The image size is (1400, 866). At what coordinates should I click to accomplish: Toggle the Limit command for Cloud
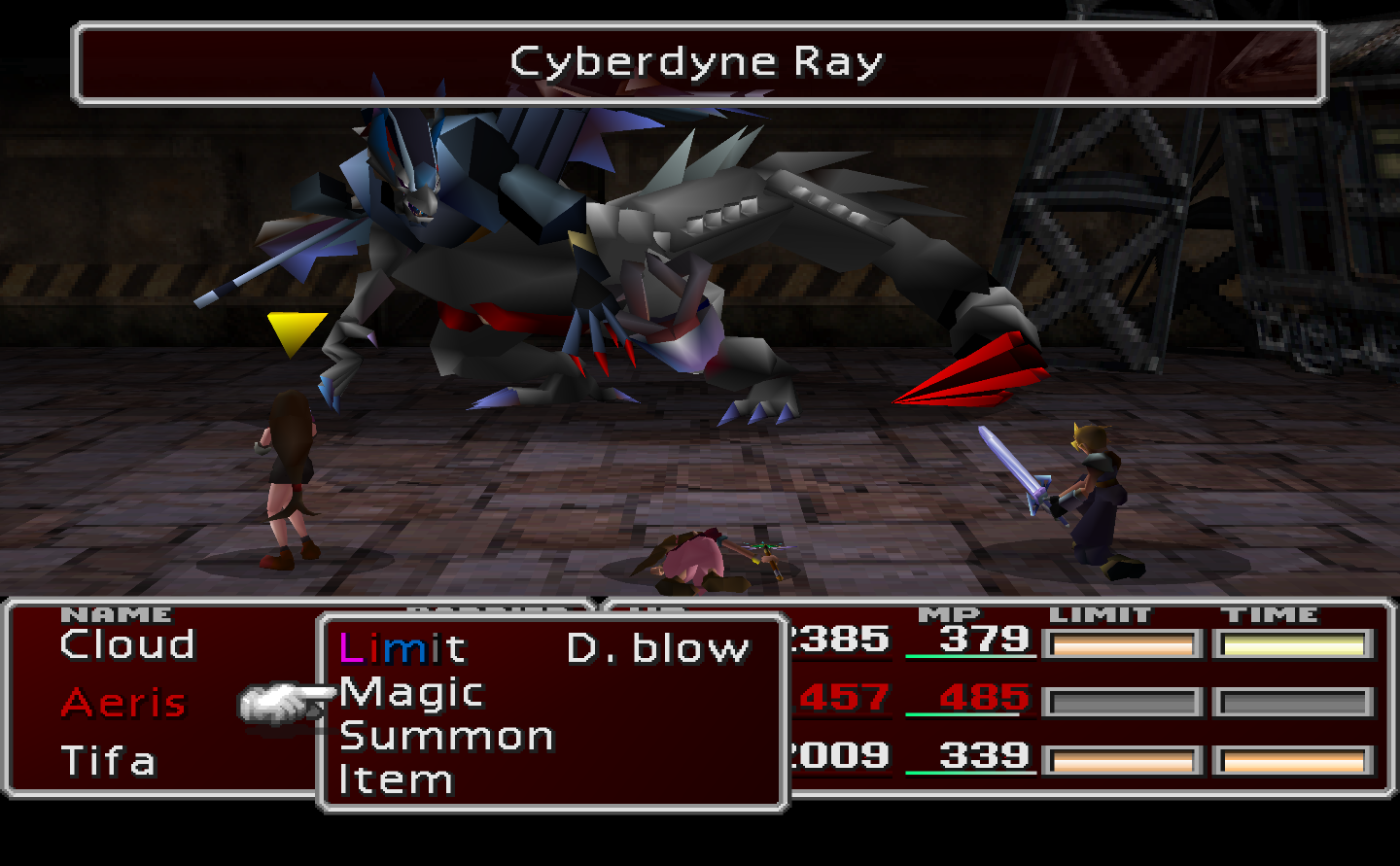pos(403,646)
